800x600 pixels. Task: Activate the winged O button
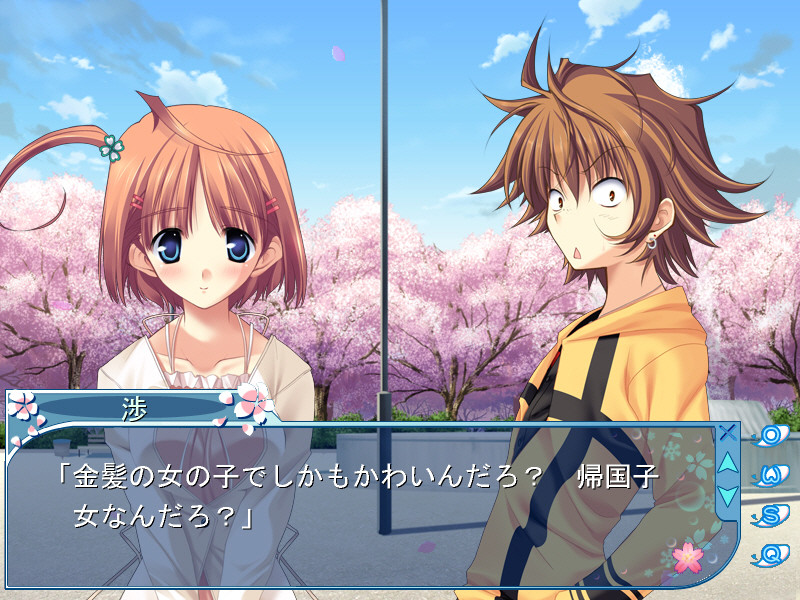tap(770, 435)
